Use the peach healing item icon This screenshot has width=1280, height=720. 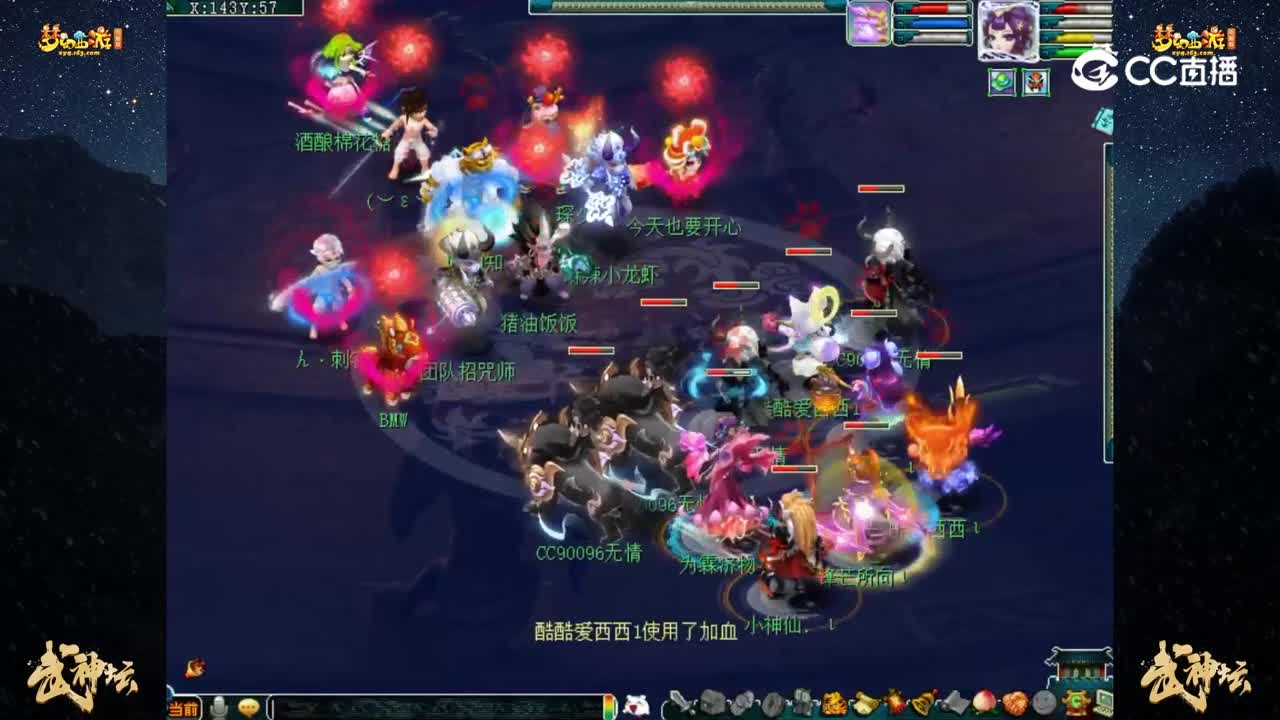tap(985, 705)
